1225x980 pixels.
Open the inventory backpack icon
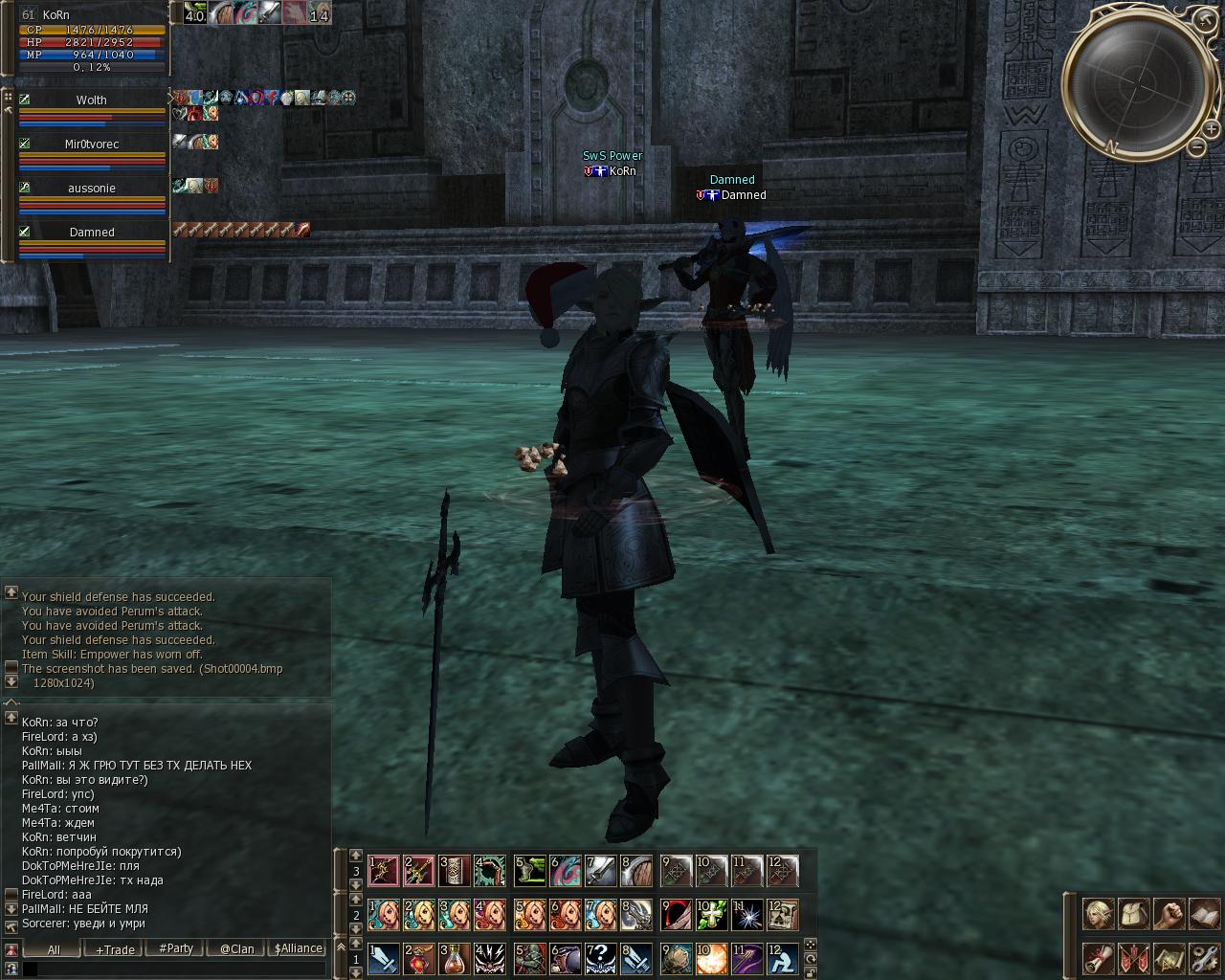tap(1133, 914)
